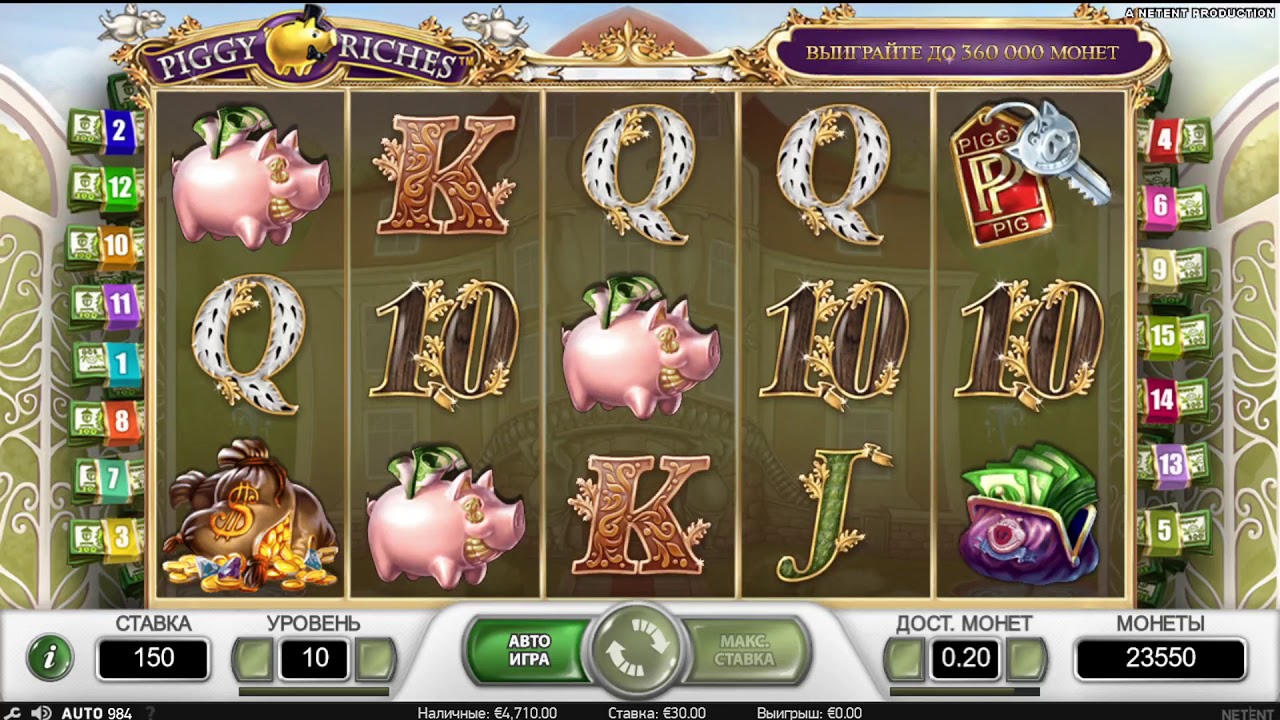The image size is (1280, 720).
Task: Set max bet with Макс. Ставка
Action: tap(744, 651)
